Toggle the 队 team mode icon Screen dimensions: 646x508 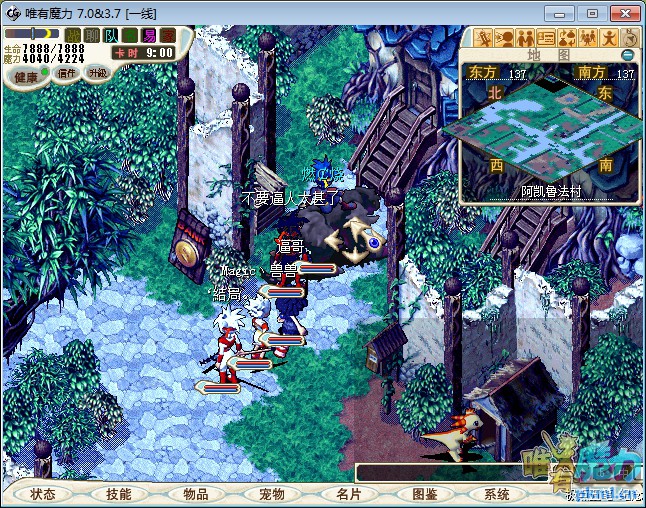(110, 36)
